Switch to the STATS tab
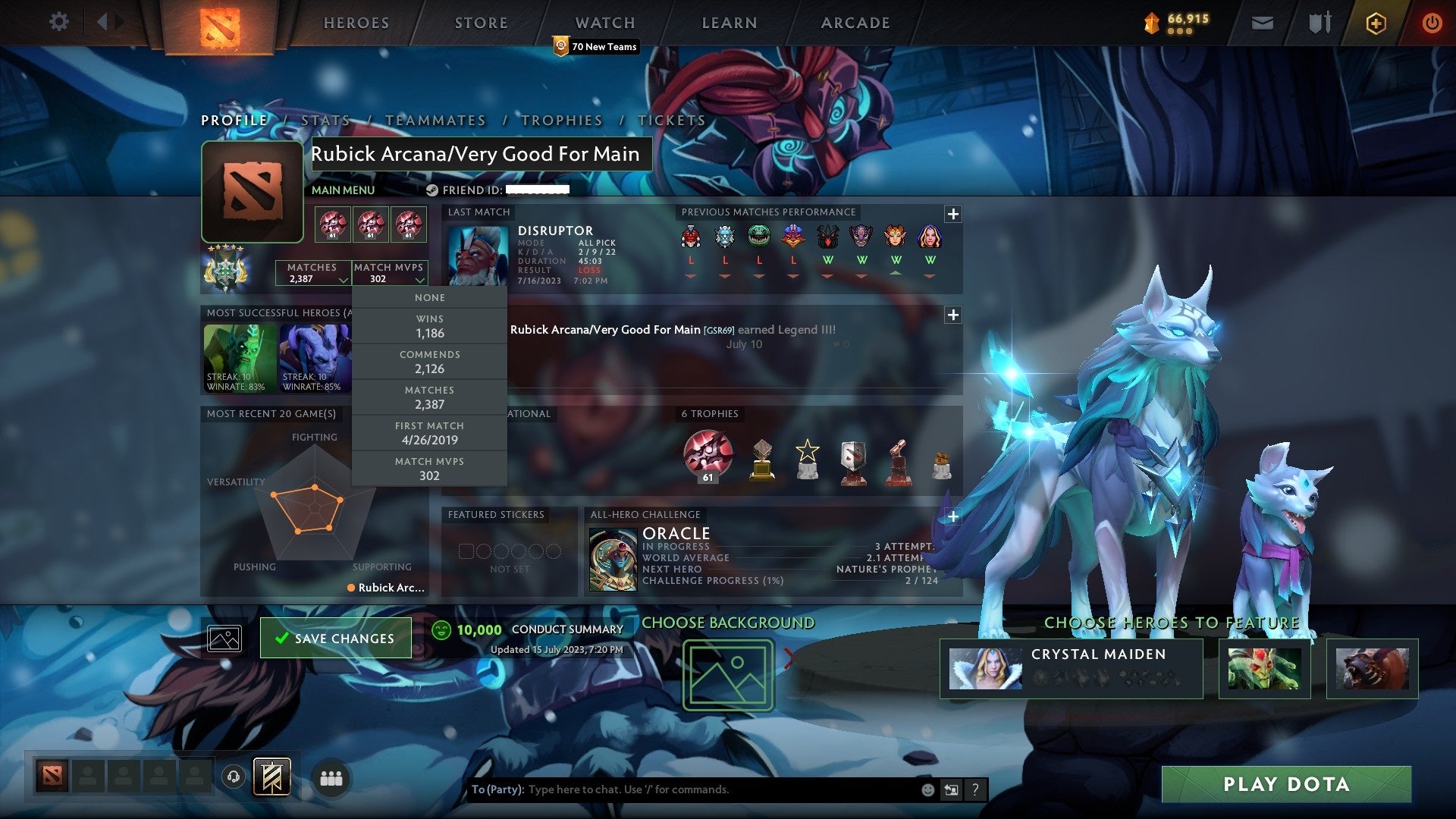The height and width of the screenshot is (819, 1456). [325, 120]
